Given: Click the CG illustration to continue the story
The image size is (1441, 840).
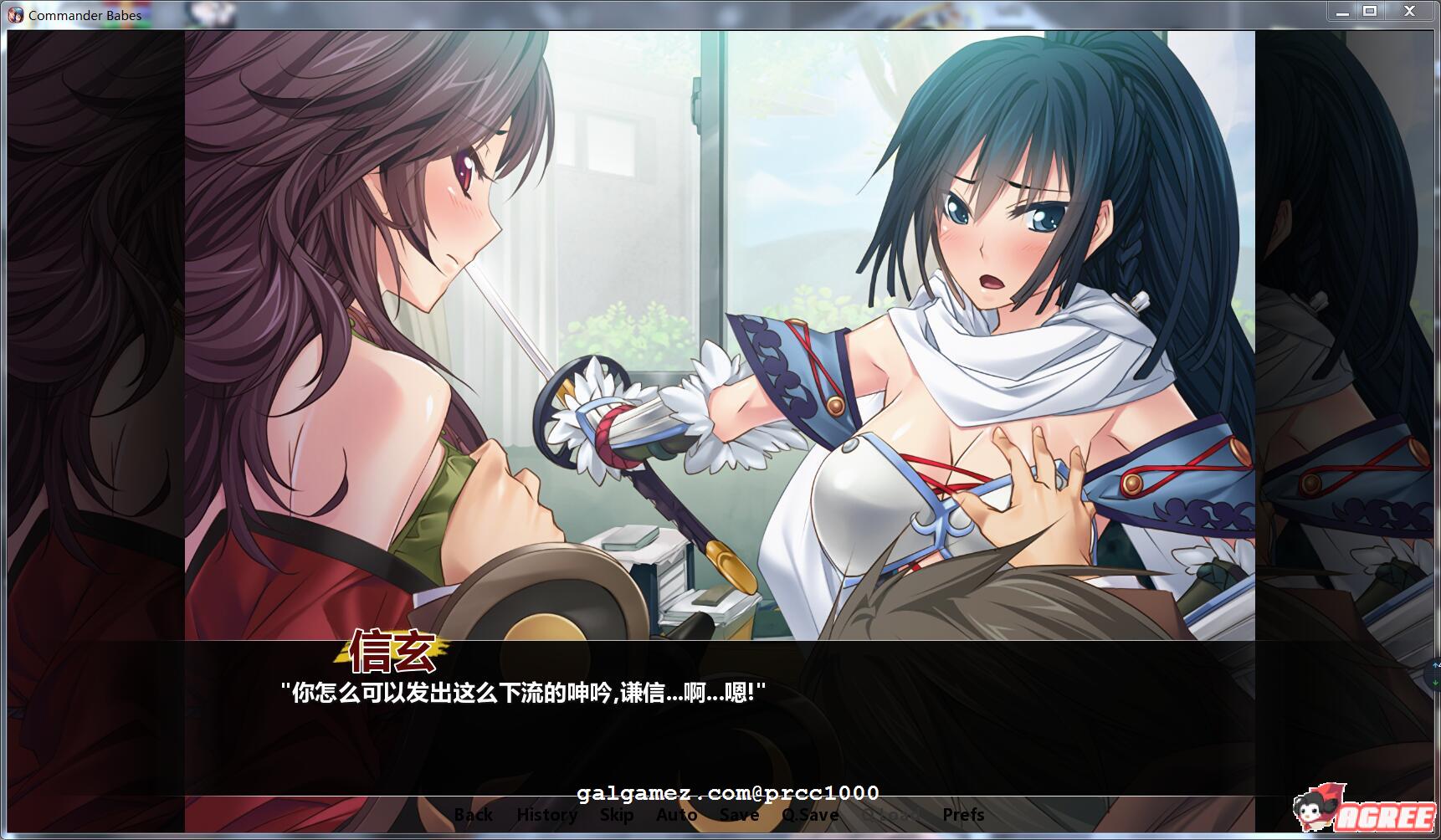Looking at the screenshot, I should click(720, 335).
